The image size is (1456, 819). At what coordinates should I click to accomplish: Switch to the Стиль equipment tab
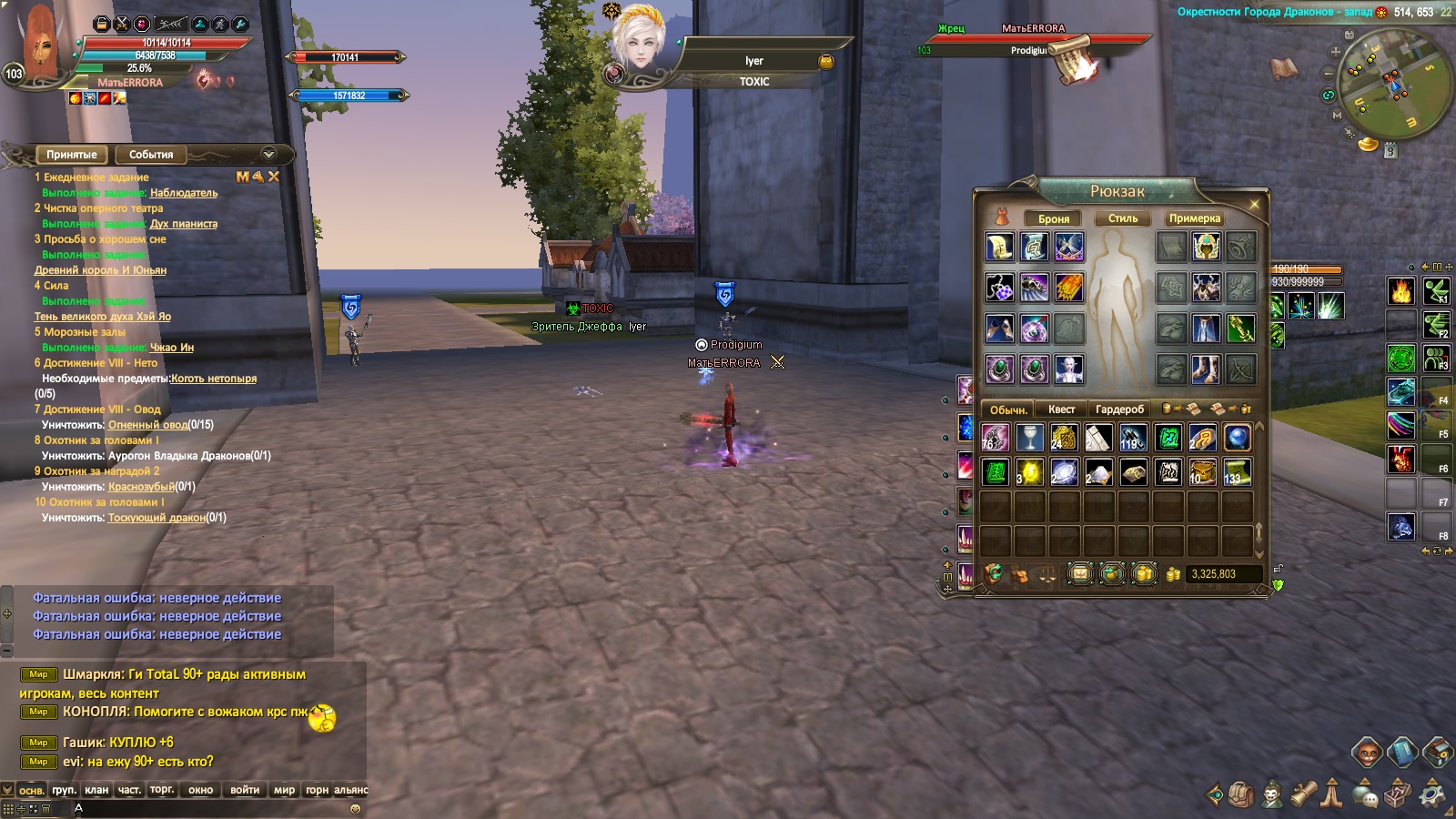(x=1123, y=218)
